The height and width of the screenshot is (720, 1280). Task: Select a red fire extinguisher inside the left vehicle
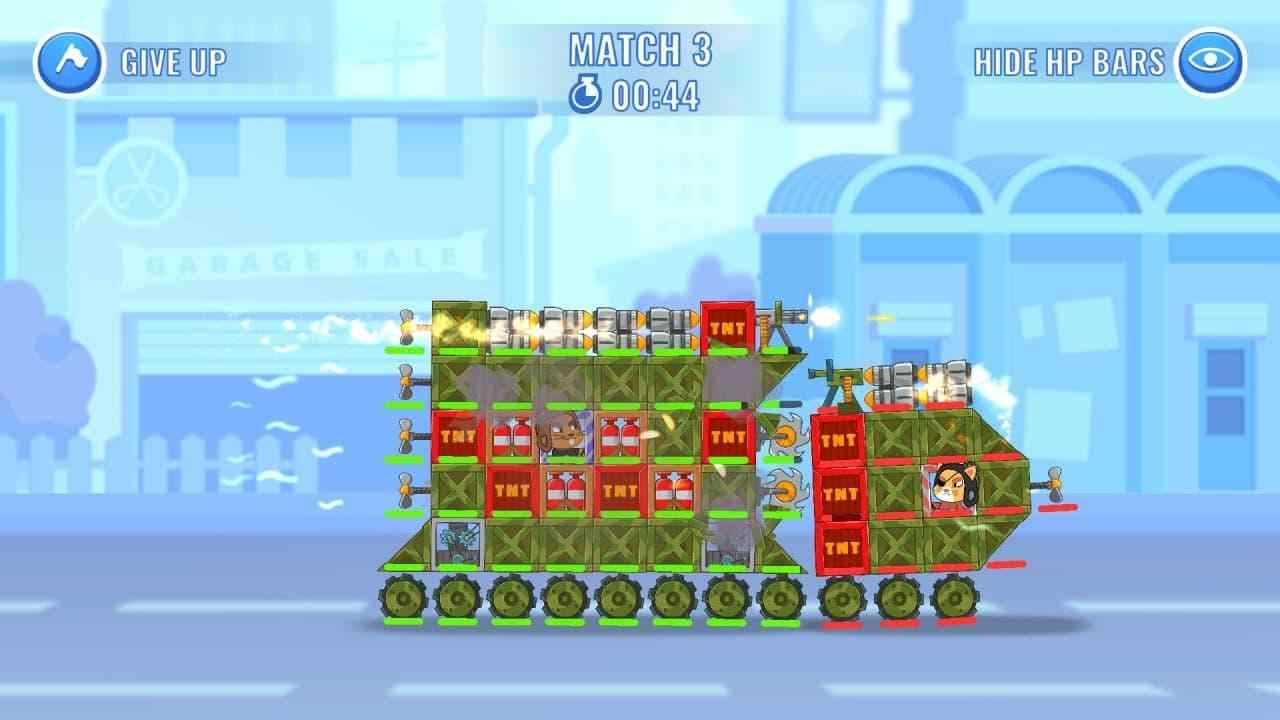(x=513, y=437)
